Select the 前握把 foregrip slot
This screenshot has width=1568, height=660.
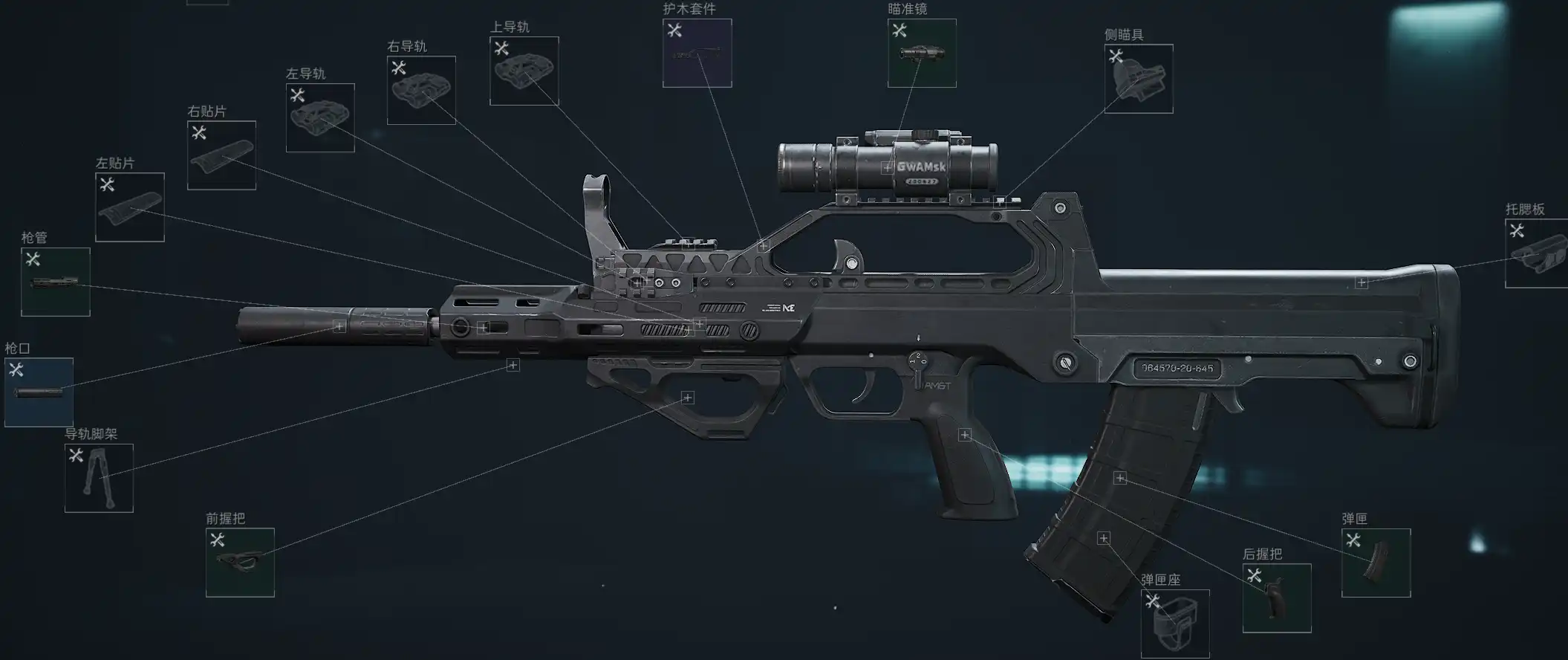pyautogui.click(x=240, y=563)
